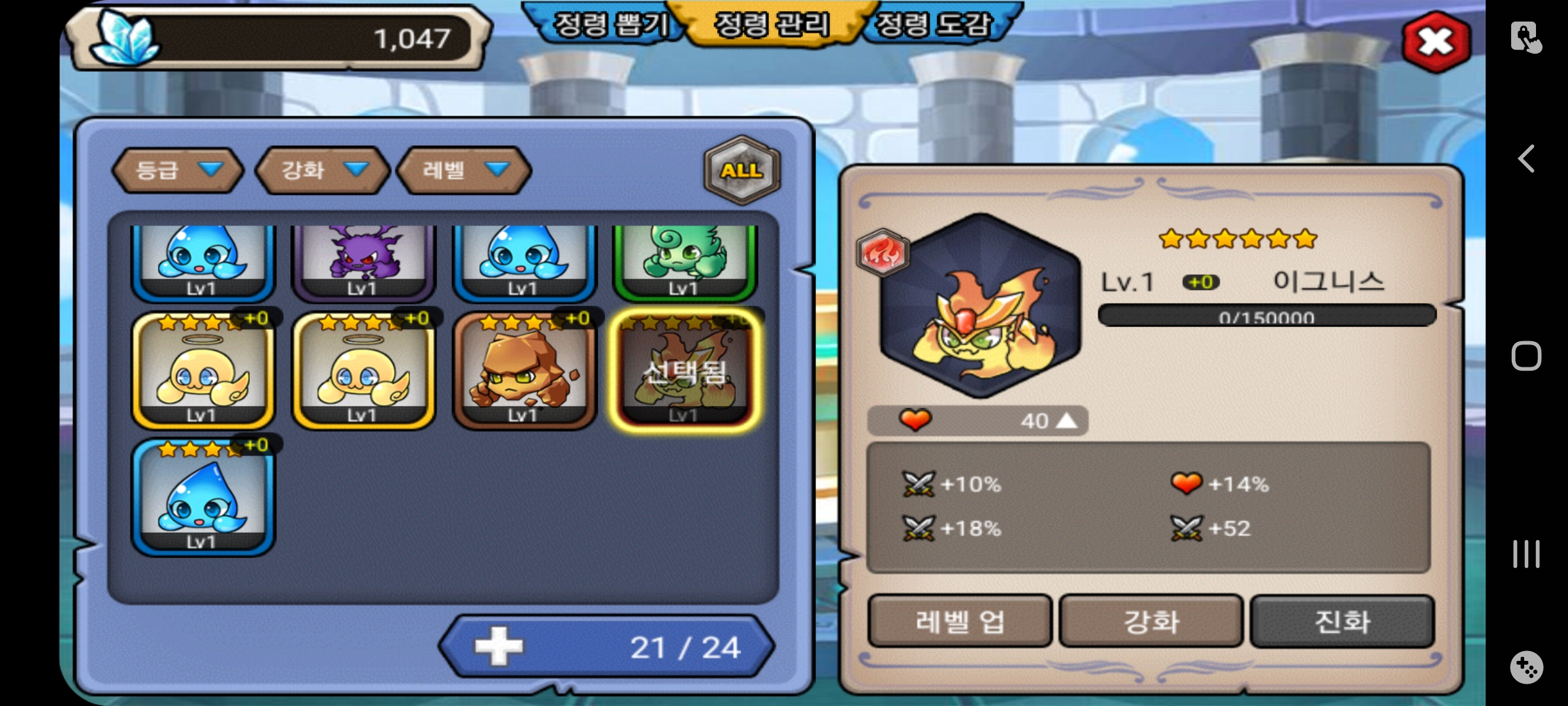Open the 강화 sort dropdown
This screenshot has width=1568, height=706.
tap(323, 171)
